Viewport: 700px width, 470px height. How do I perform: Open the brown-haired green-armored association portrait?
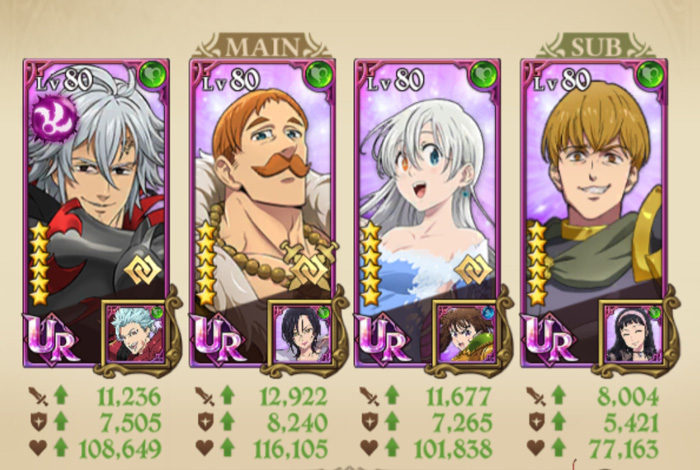tap(465, 334)
